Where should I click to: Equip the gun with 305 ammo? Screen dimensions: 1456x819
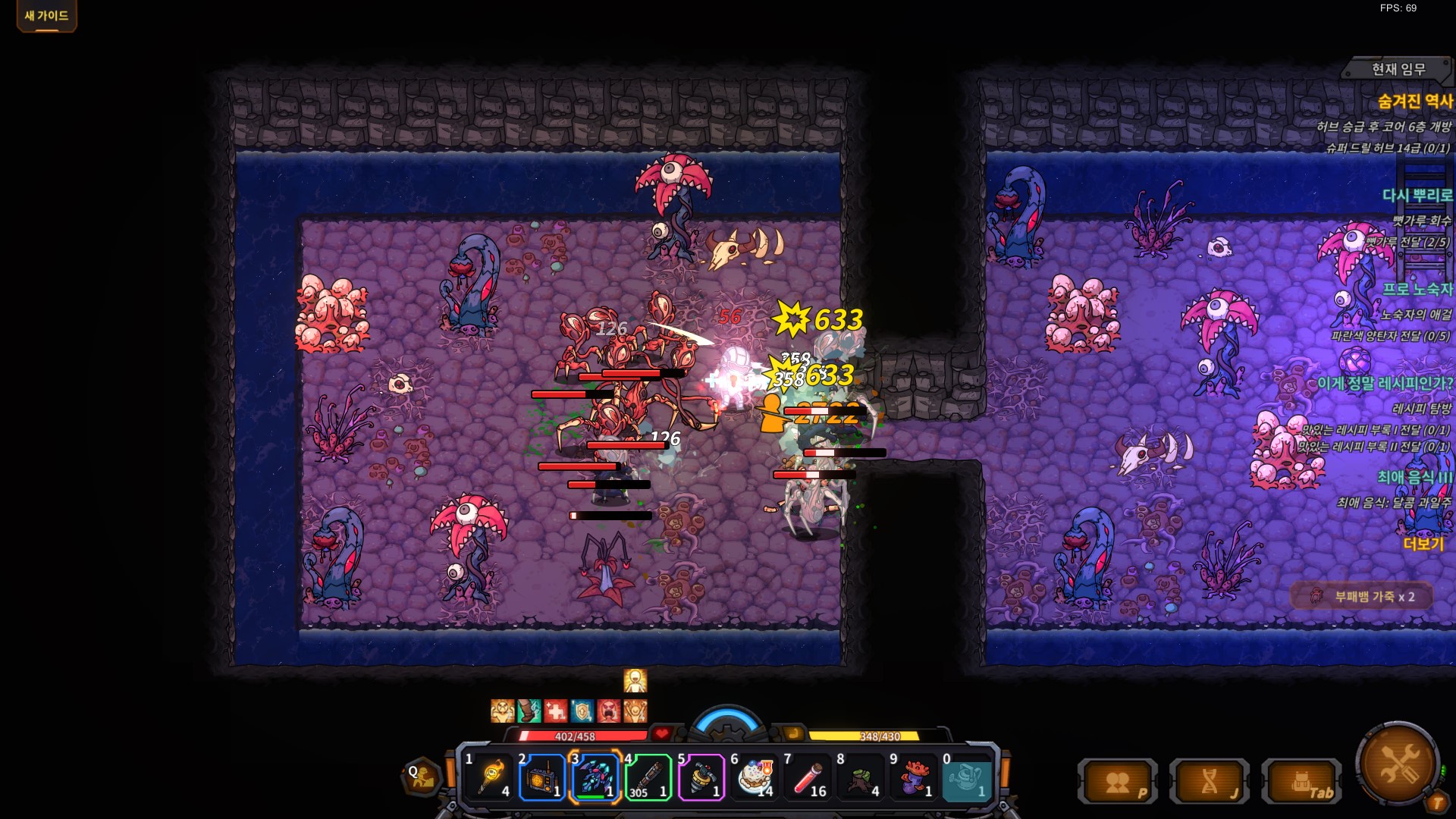[648, 777]
